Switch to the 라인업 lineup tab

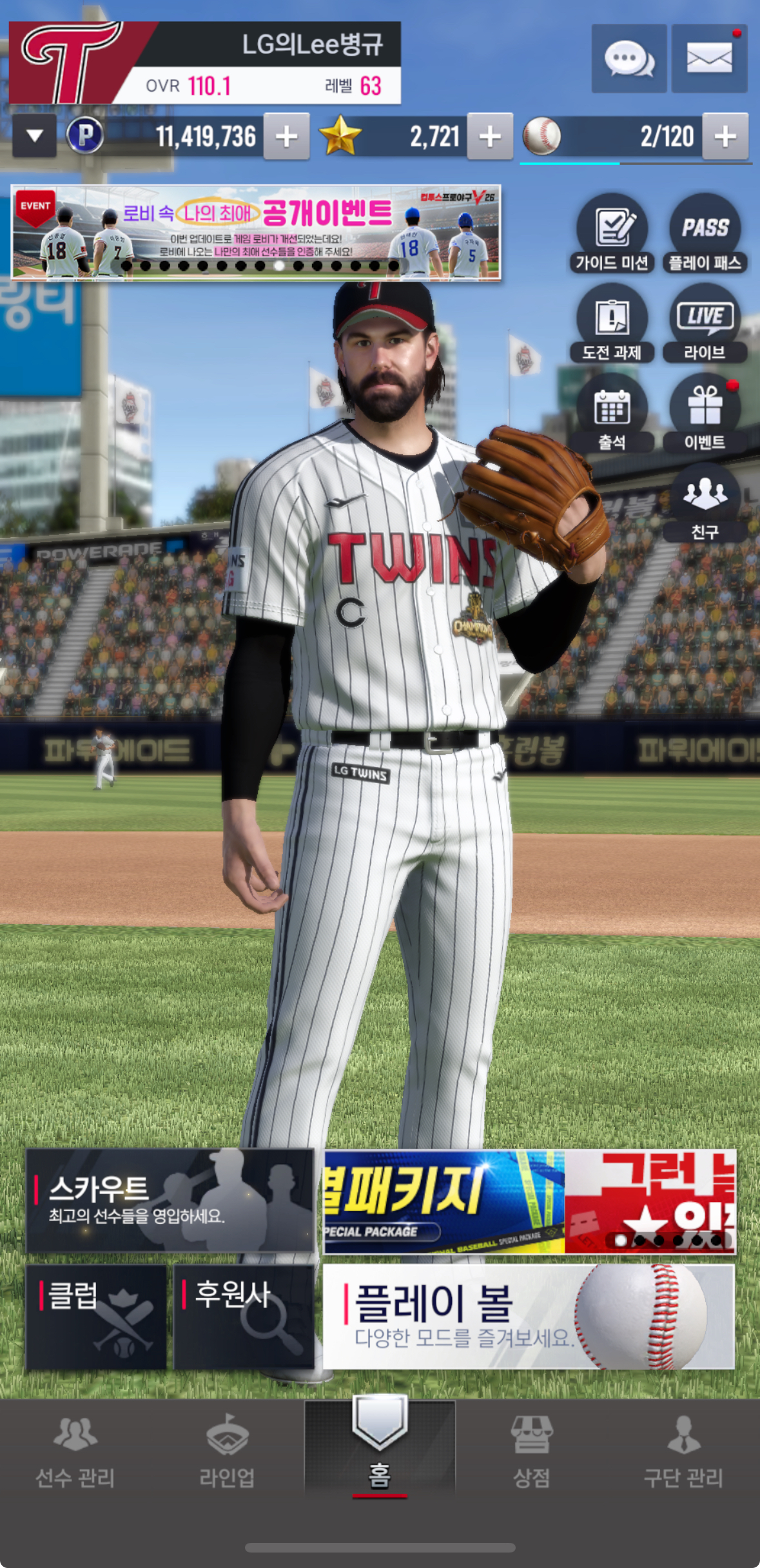[x=227, y=1451]
